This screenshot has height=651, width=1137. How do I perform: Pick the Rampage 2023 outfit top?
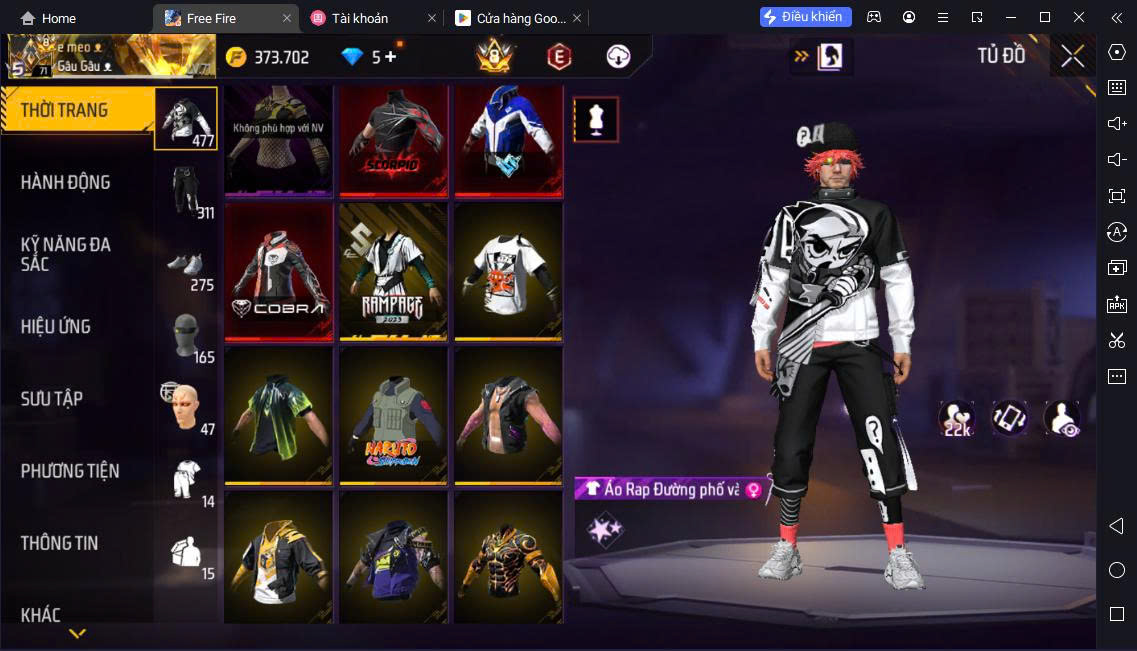393,272
